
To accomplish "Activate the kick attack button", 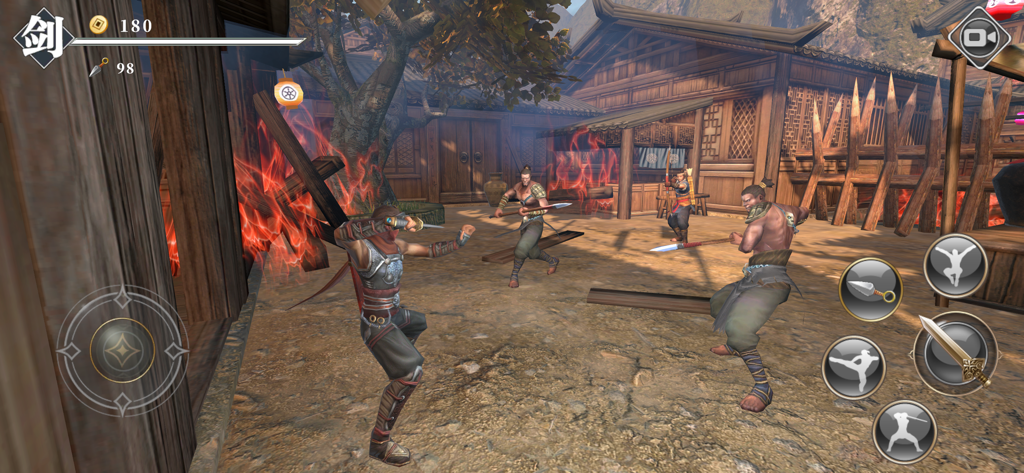I will pos(853,367).
